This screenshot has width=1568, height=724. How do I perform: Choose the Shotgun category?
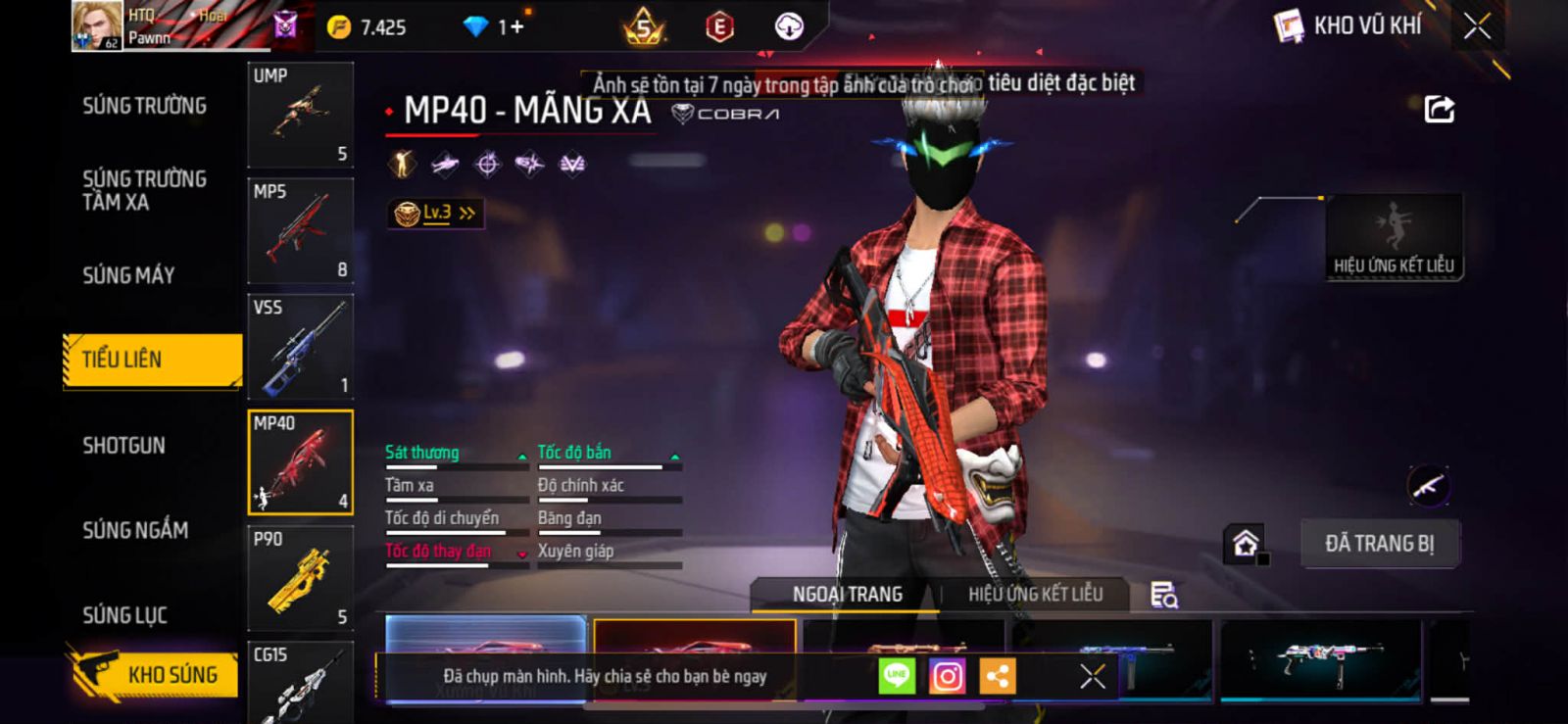(123, 446)
